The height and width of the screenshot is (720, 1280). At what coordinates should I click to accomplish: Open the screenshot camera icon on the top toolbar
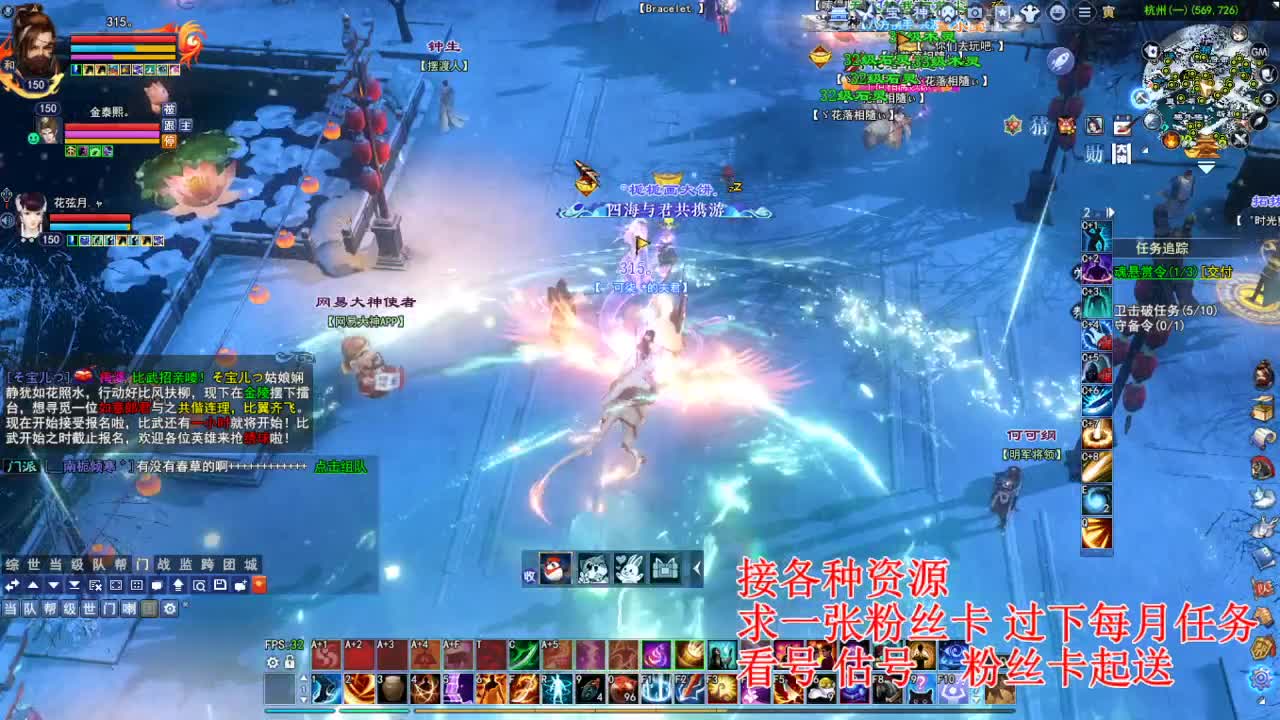pos(973,12)
